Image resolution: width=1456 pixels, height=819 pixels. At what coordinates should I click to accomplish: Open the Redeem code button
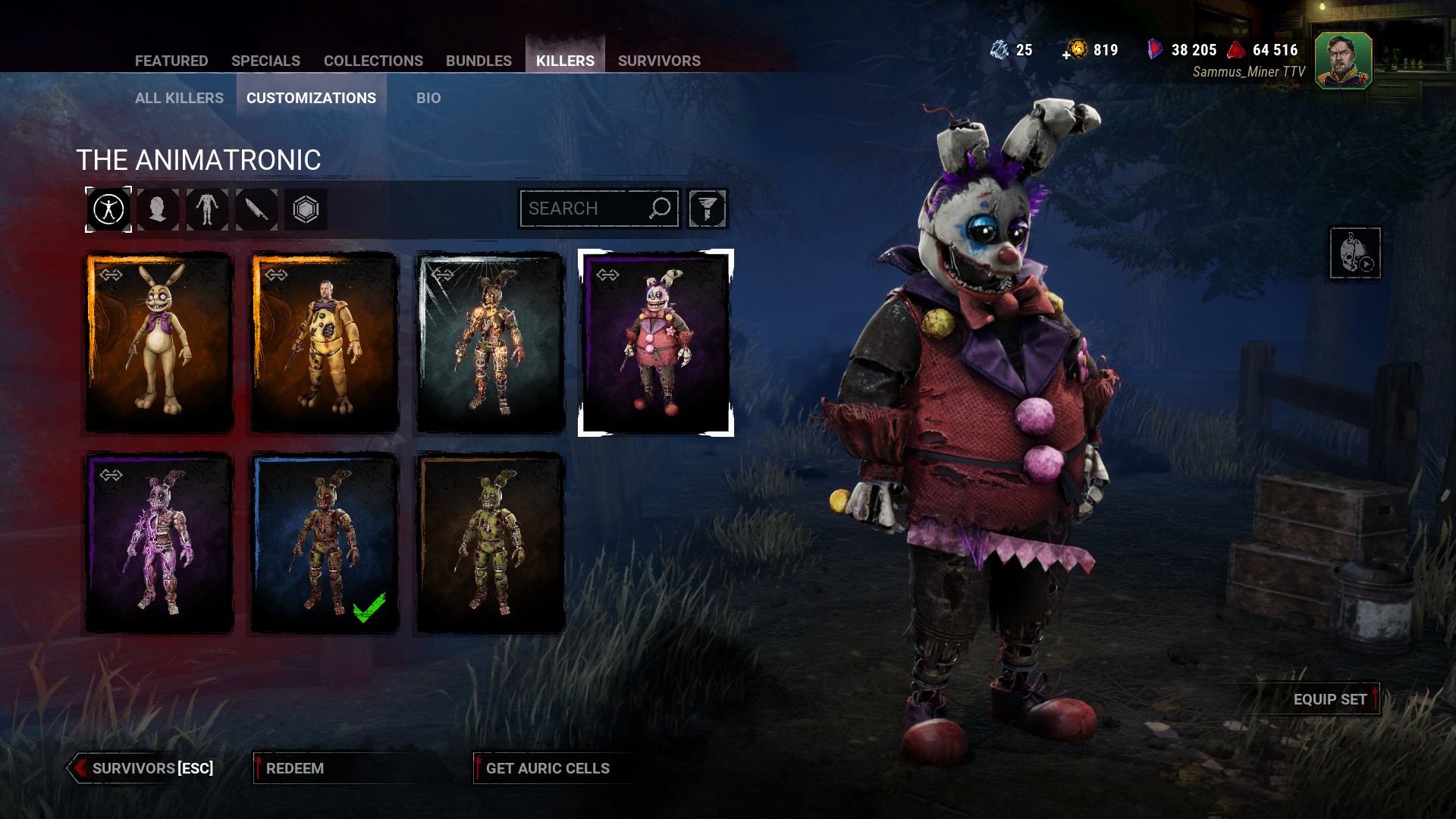(295, 768)
